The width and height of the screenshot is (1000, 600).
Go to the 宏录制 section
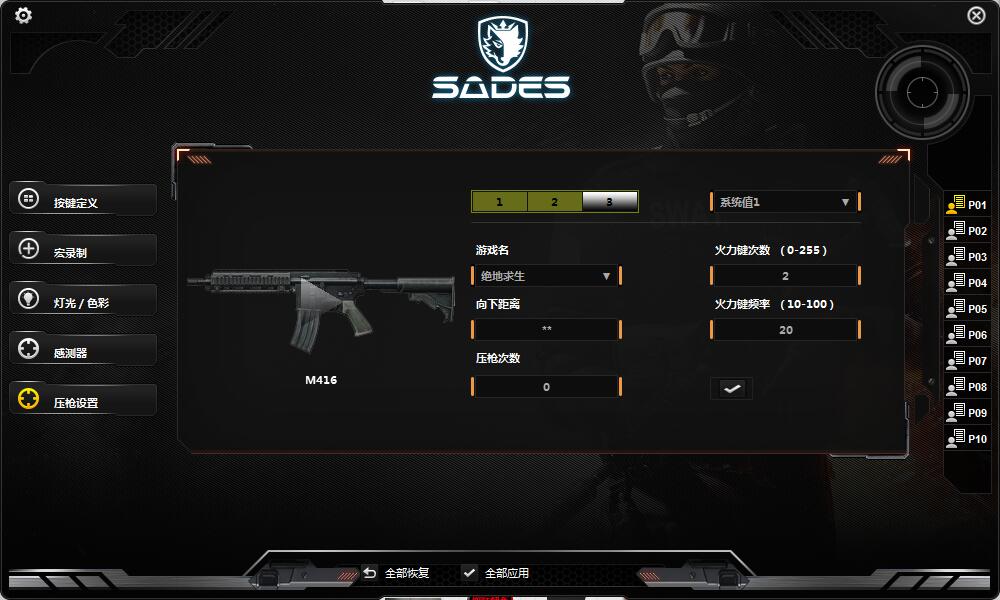[83, 251]
